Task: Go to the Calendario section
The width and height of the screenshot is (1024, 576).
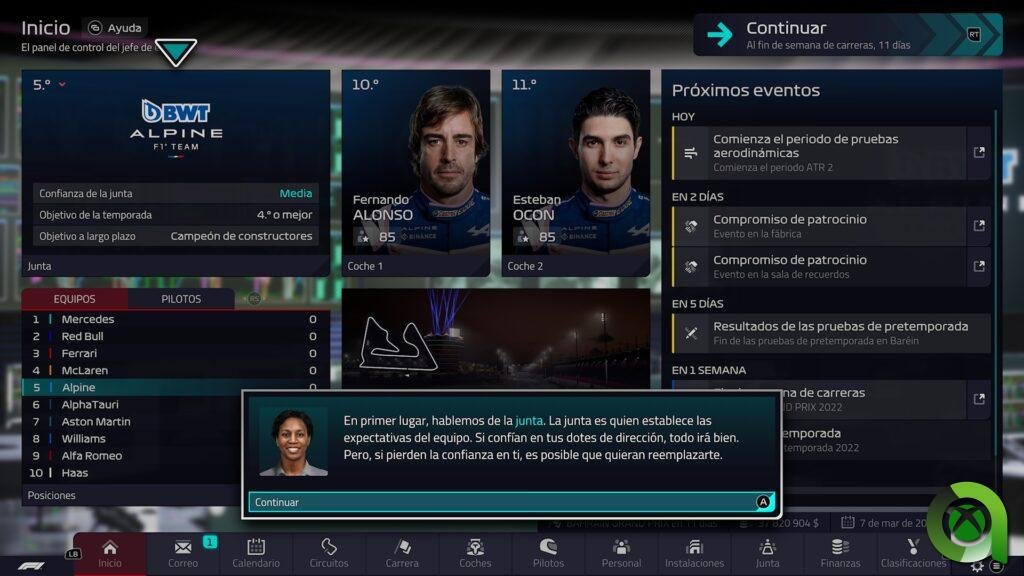Action: pos(256,553)
